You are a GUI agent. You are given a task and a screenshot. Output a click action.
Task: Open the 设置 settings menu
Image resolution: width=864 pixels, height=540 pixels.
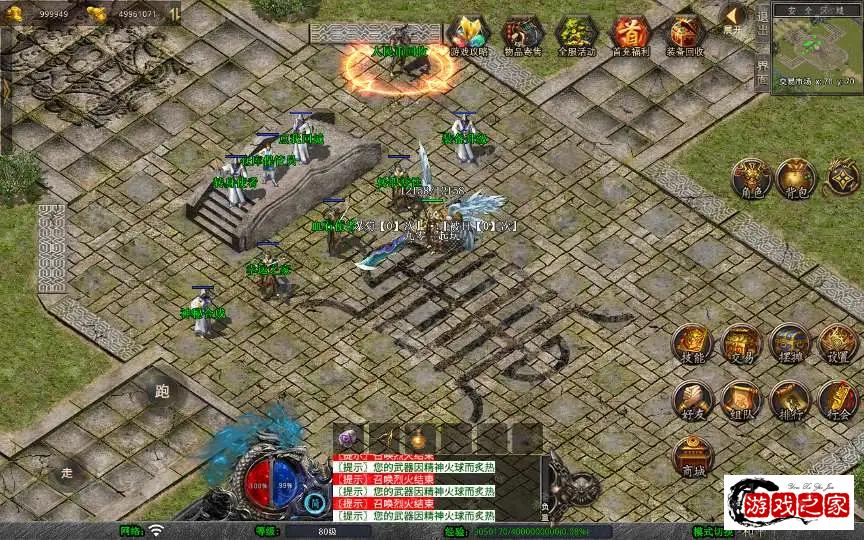pyautogui.click(x=838, y=344)
